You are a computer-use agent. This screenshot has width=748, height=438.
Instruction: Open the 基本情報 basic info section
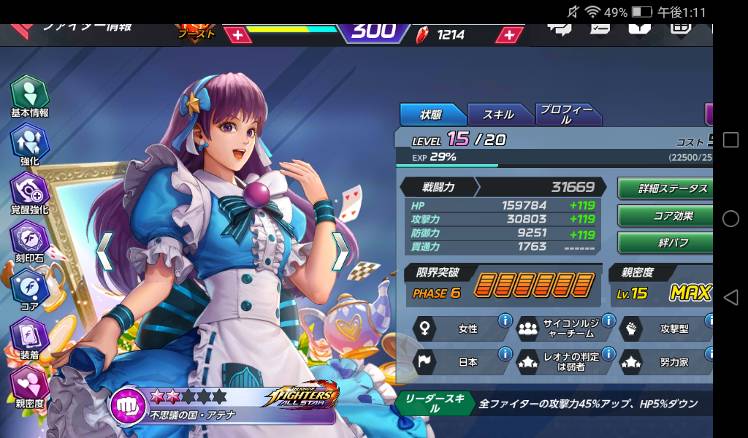pos(28,97)
